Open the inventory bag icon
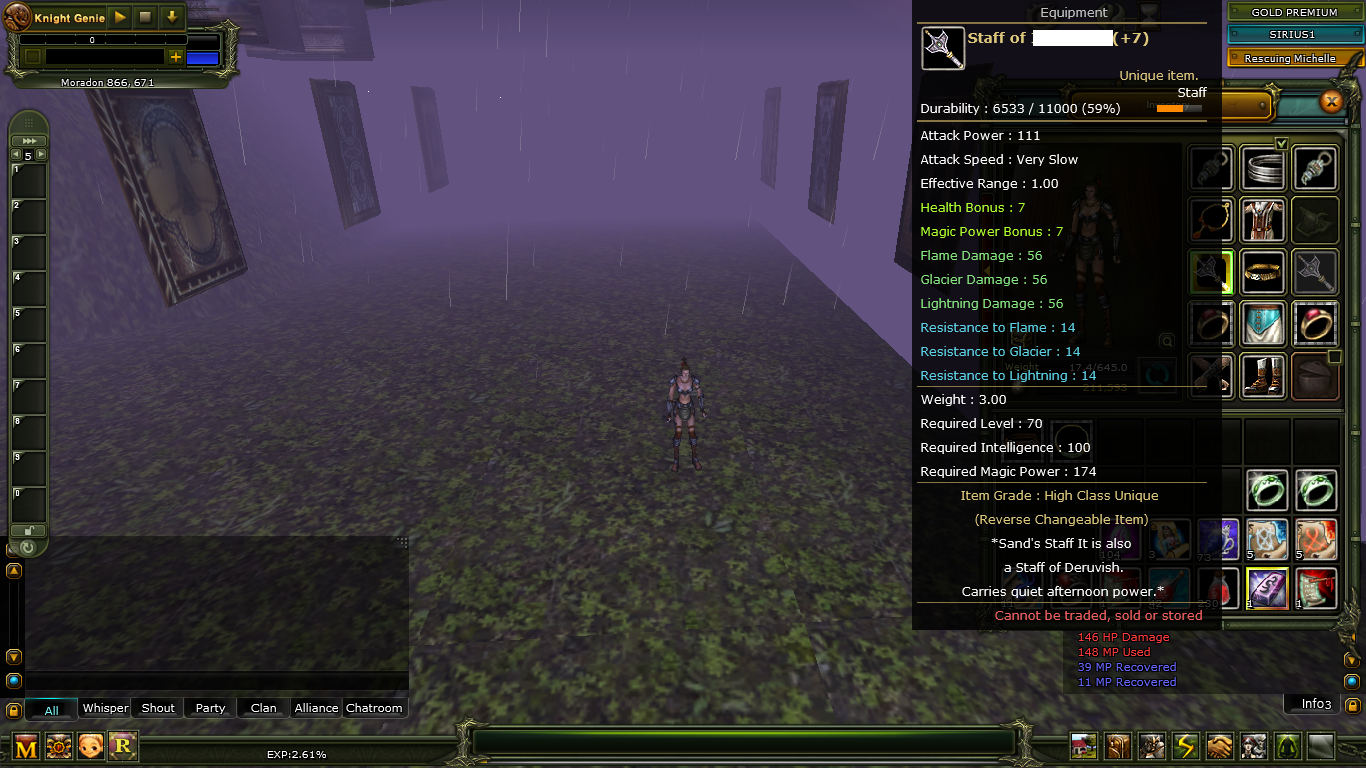 click(1117, 747)
